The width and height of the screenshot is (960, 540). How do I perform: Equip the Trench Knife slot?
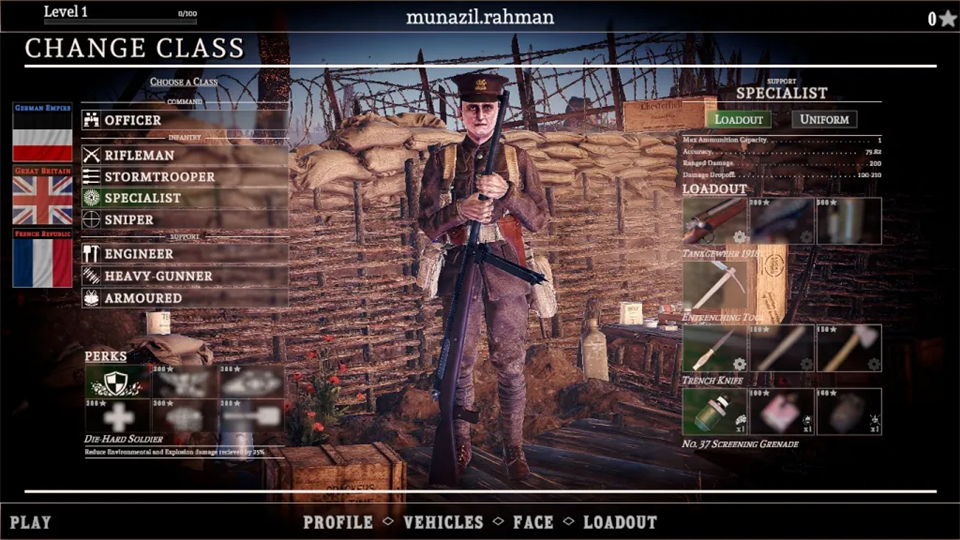tap(715, 349)
